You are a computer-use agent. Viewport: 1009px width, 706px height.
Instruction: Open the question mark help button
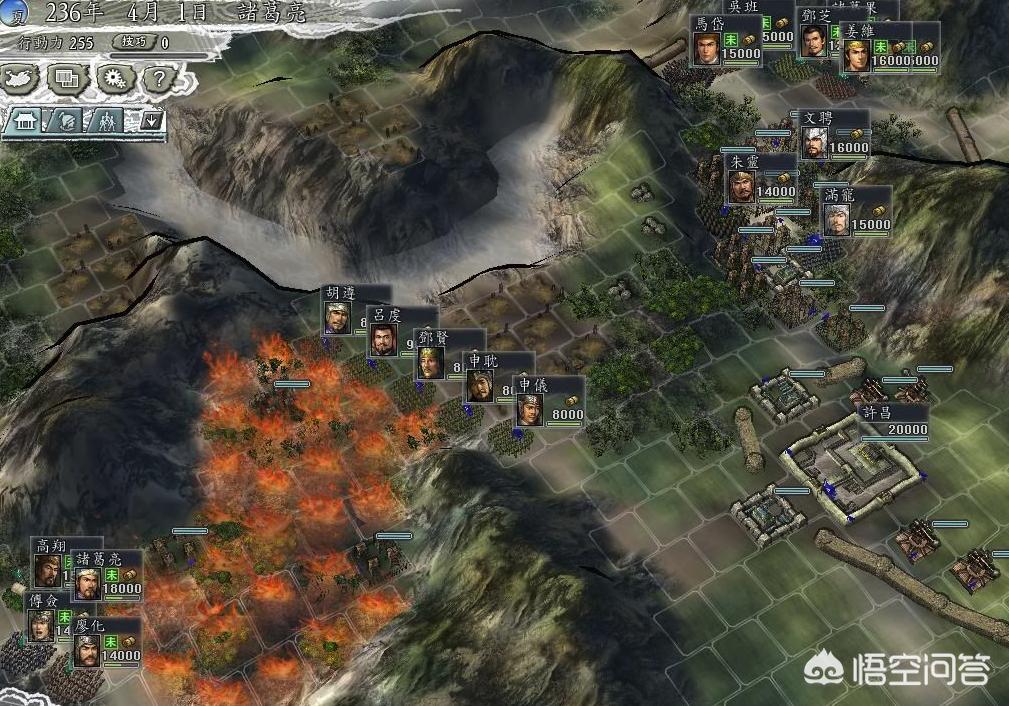158,77
